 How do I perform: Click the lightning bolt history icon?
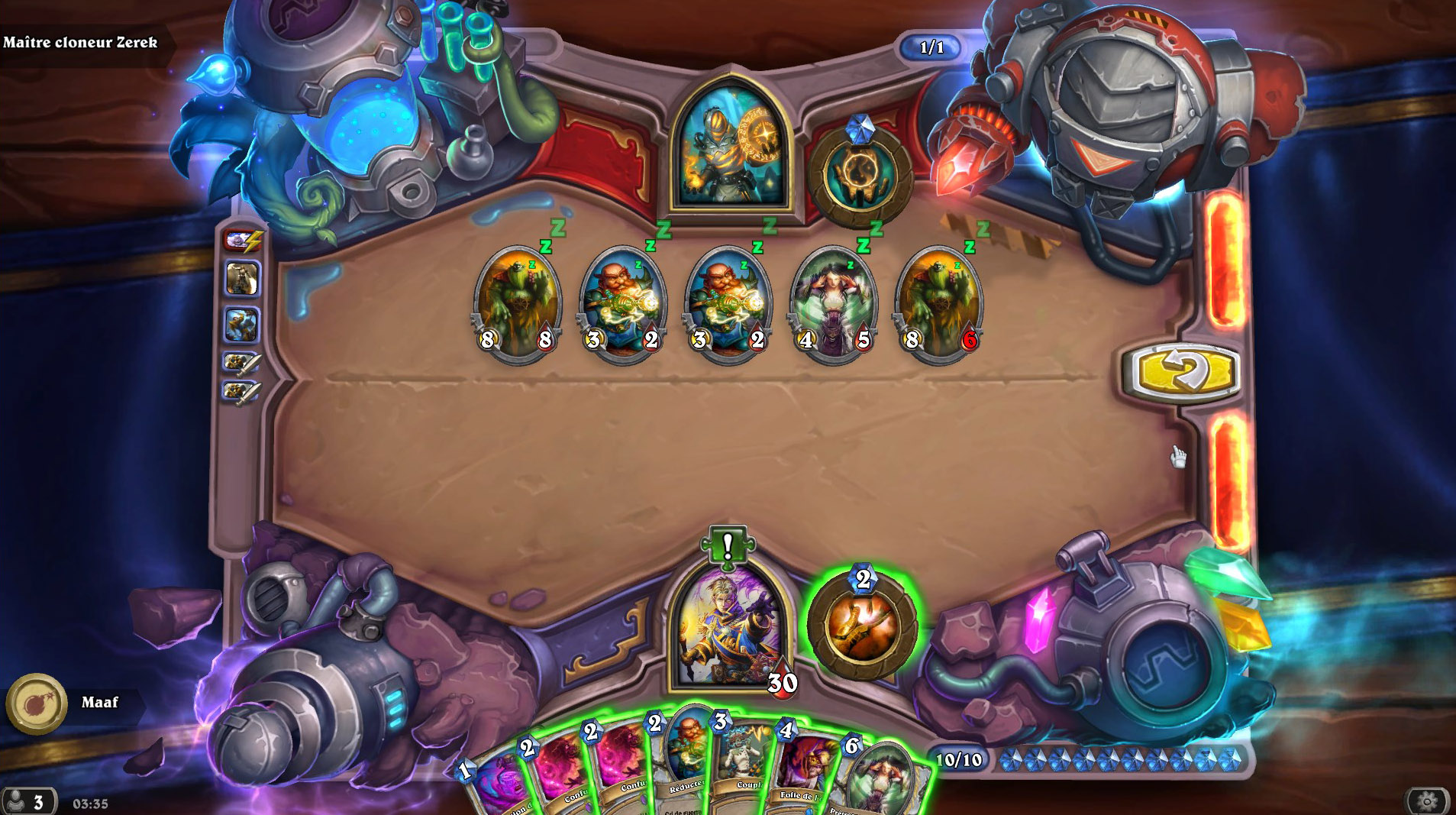[x=241, y=239]
